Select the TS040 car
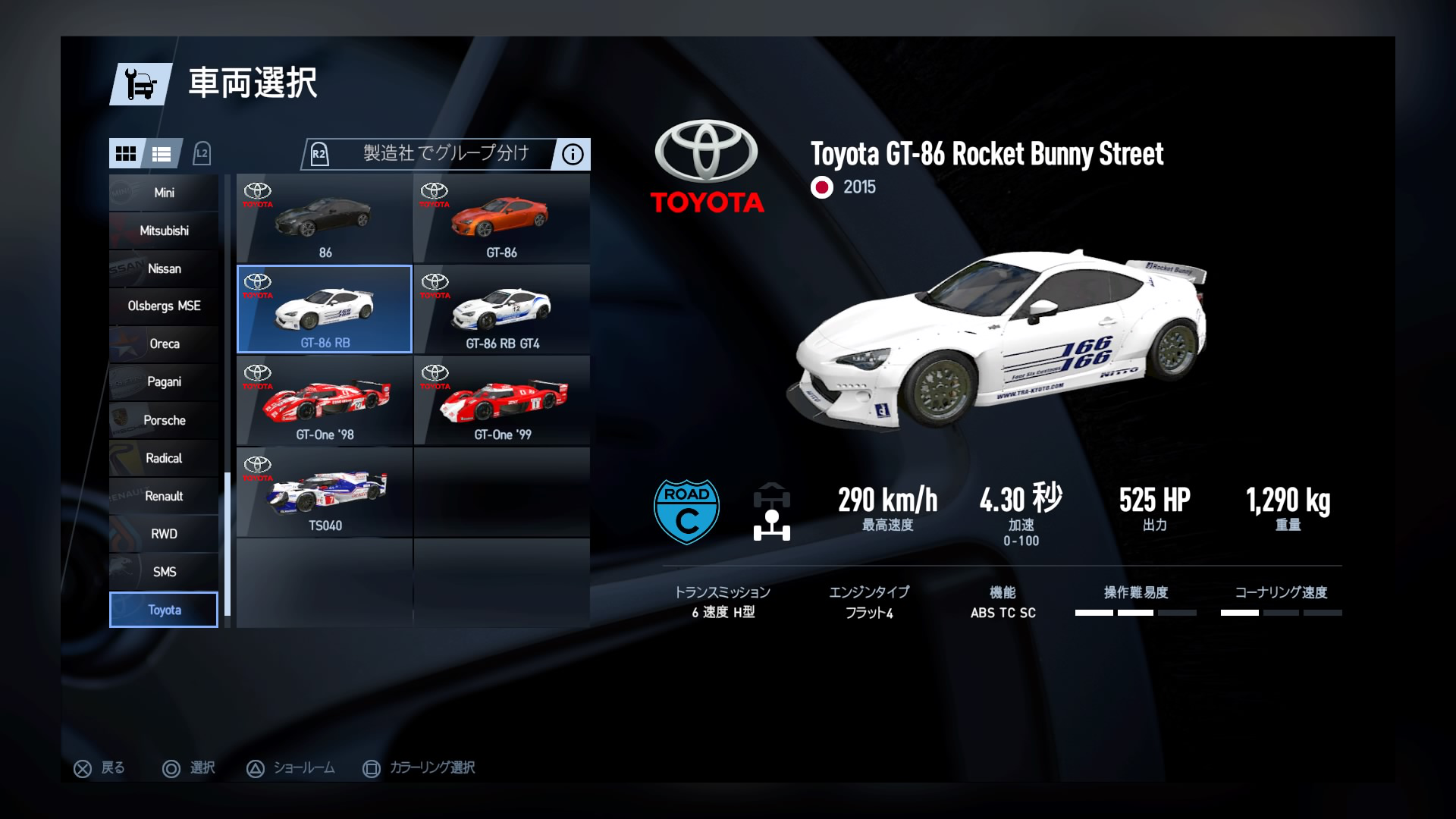The height and width of the screenshot is (819, 1456). click(325, 491)
